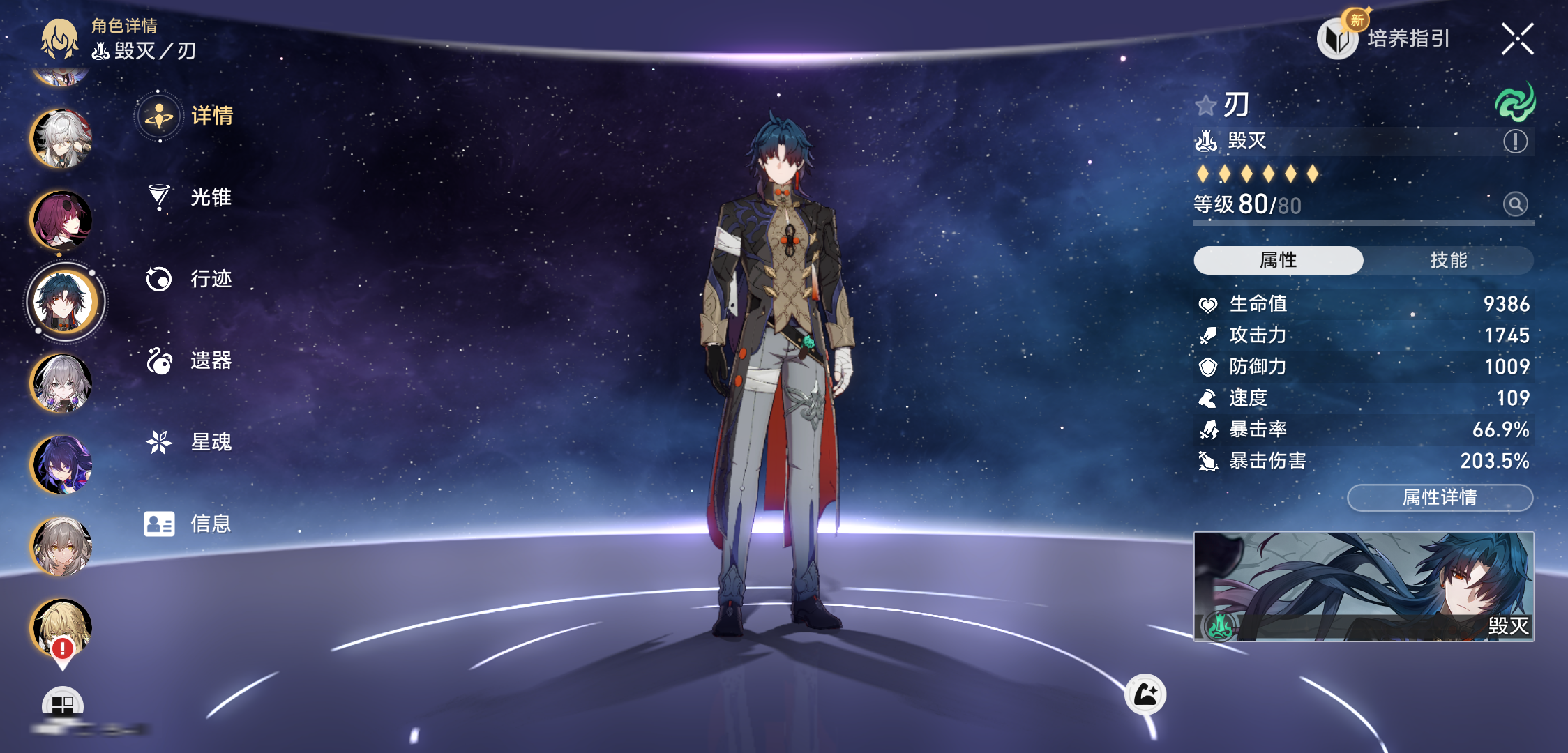Open the 星魂 eidolon menu
This screenshot has height=753, width=1568.
tap(188, 442)
